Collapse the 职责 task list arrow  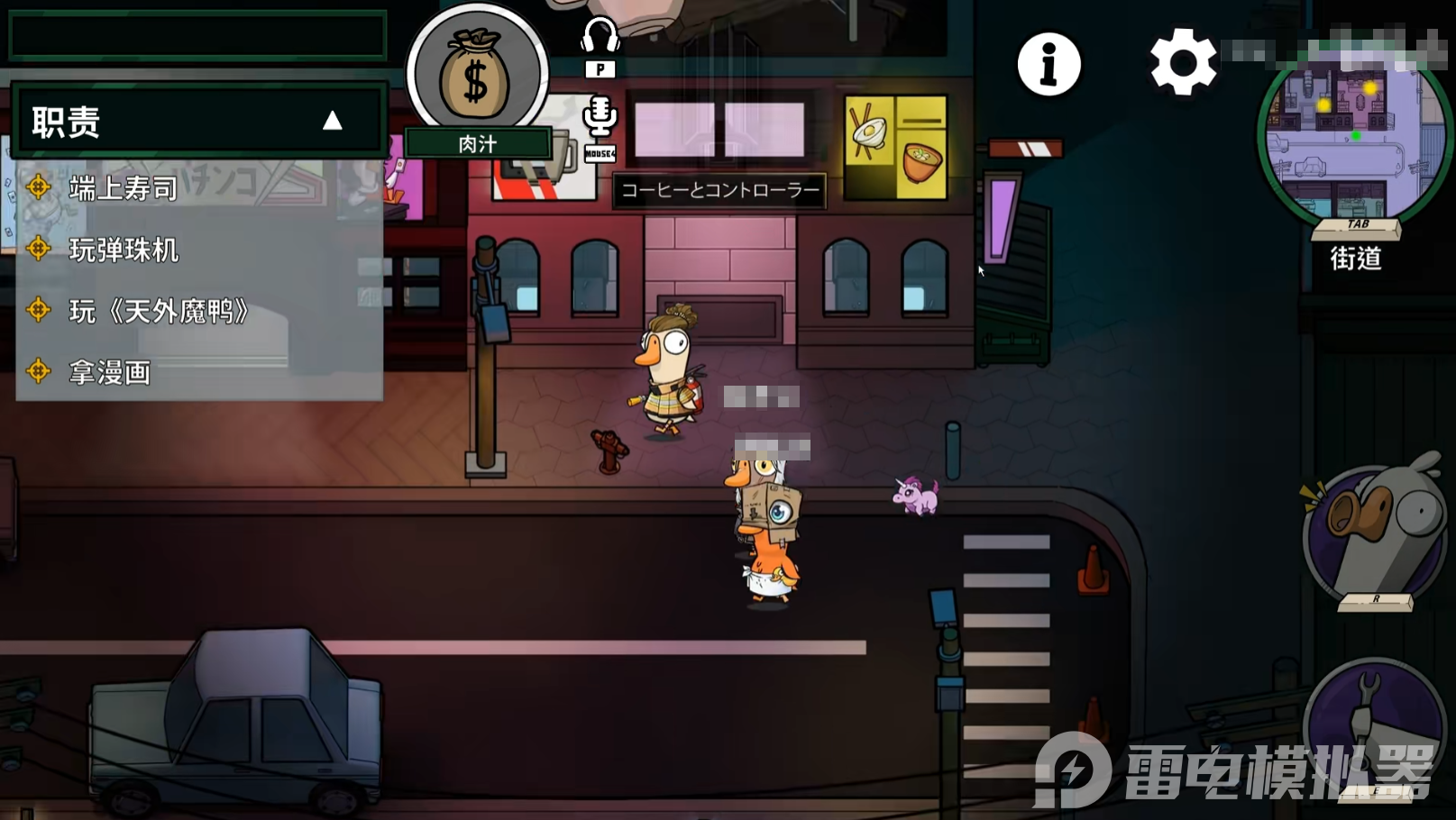[333, 121]
